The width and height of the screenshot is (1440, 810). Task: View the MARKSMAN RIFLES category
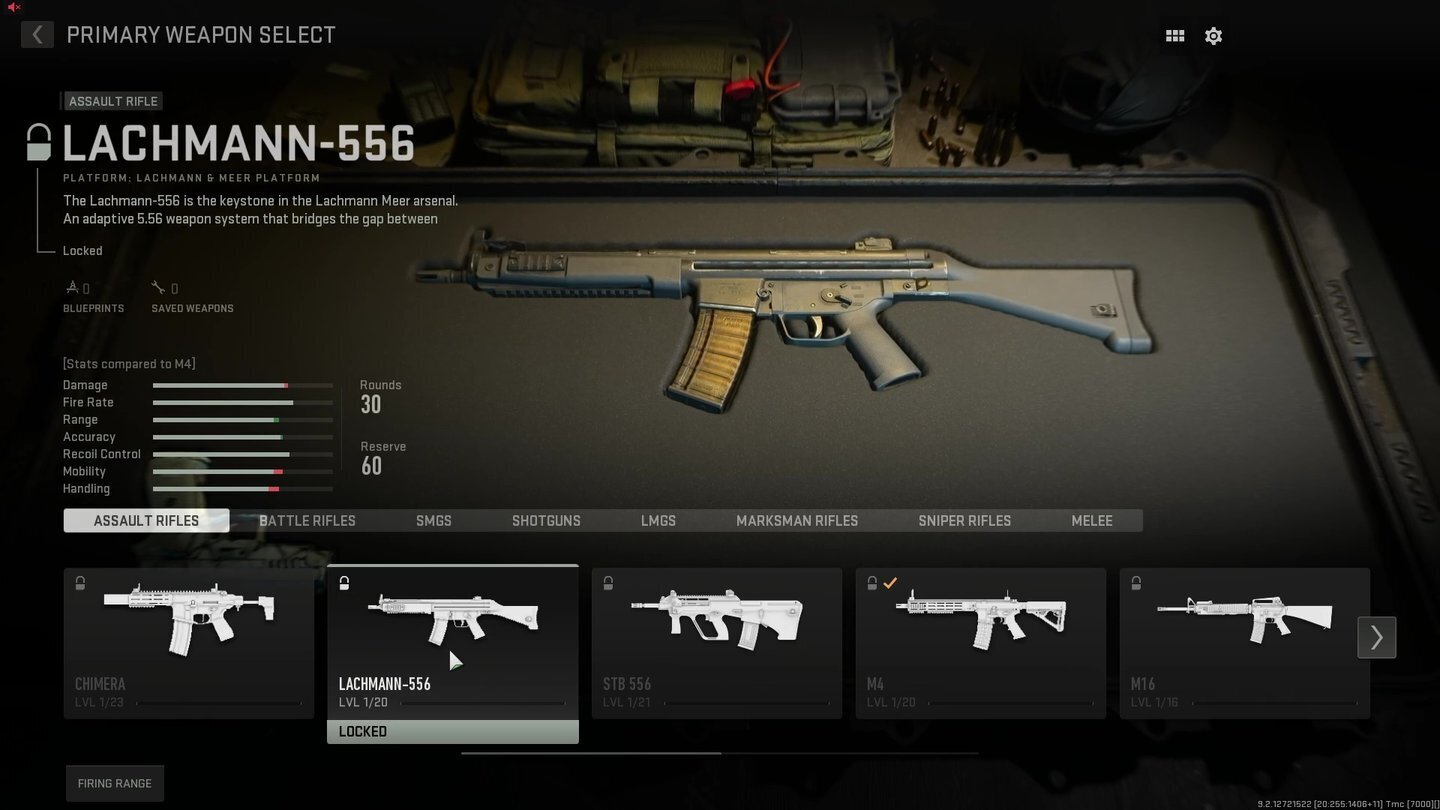tap(797, 520)
